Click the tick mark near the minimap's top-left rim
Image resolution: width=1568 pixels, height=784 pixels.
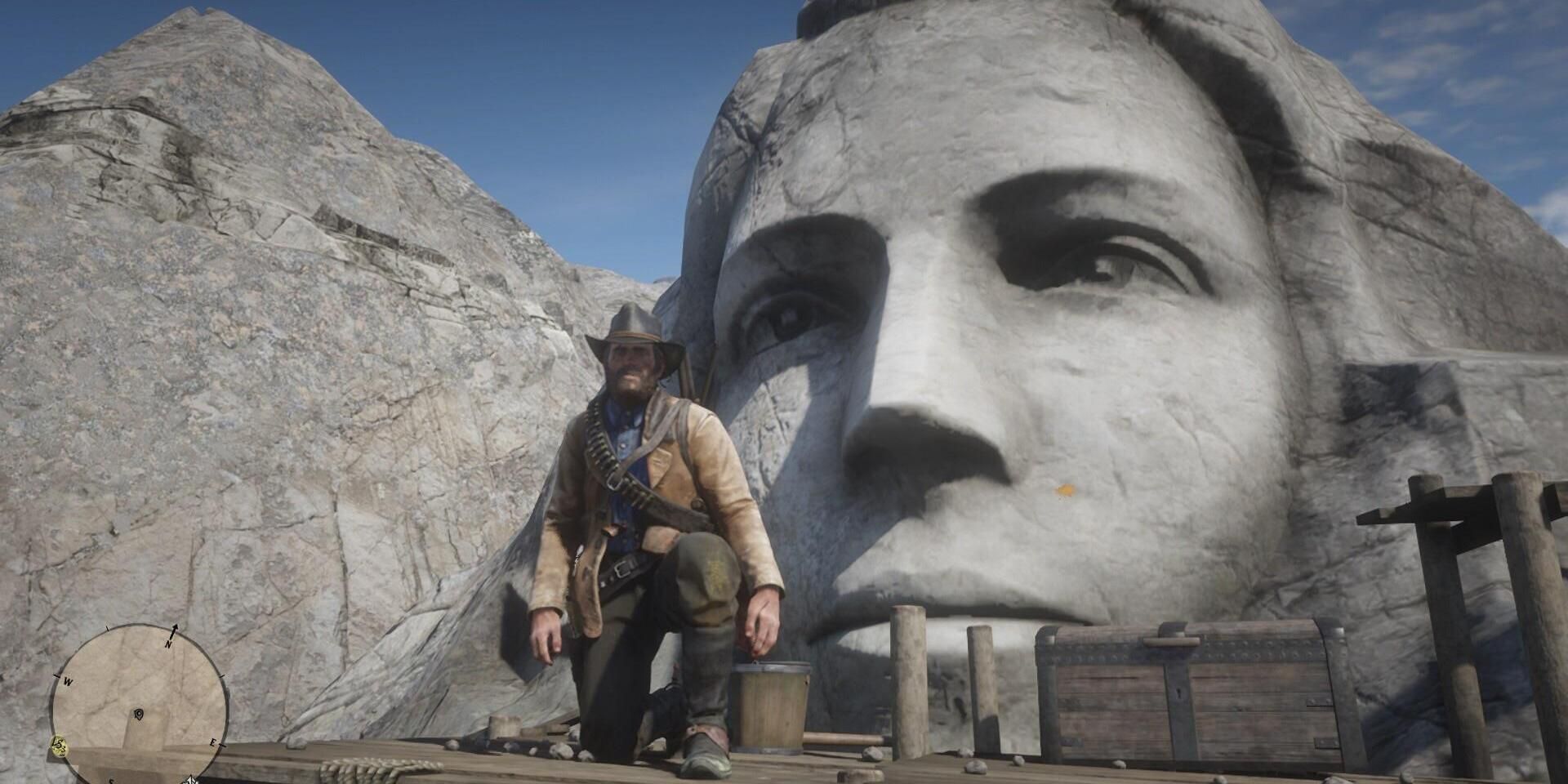[x=108, y=628]
